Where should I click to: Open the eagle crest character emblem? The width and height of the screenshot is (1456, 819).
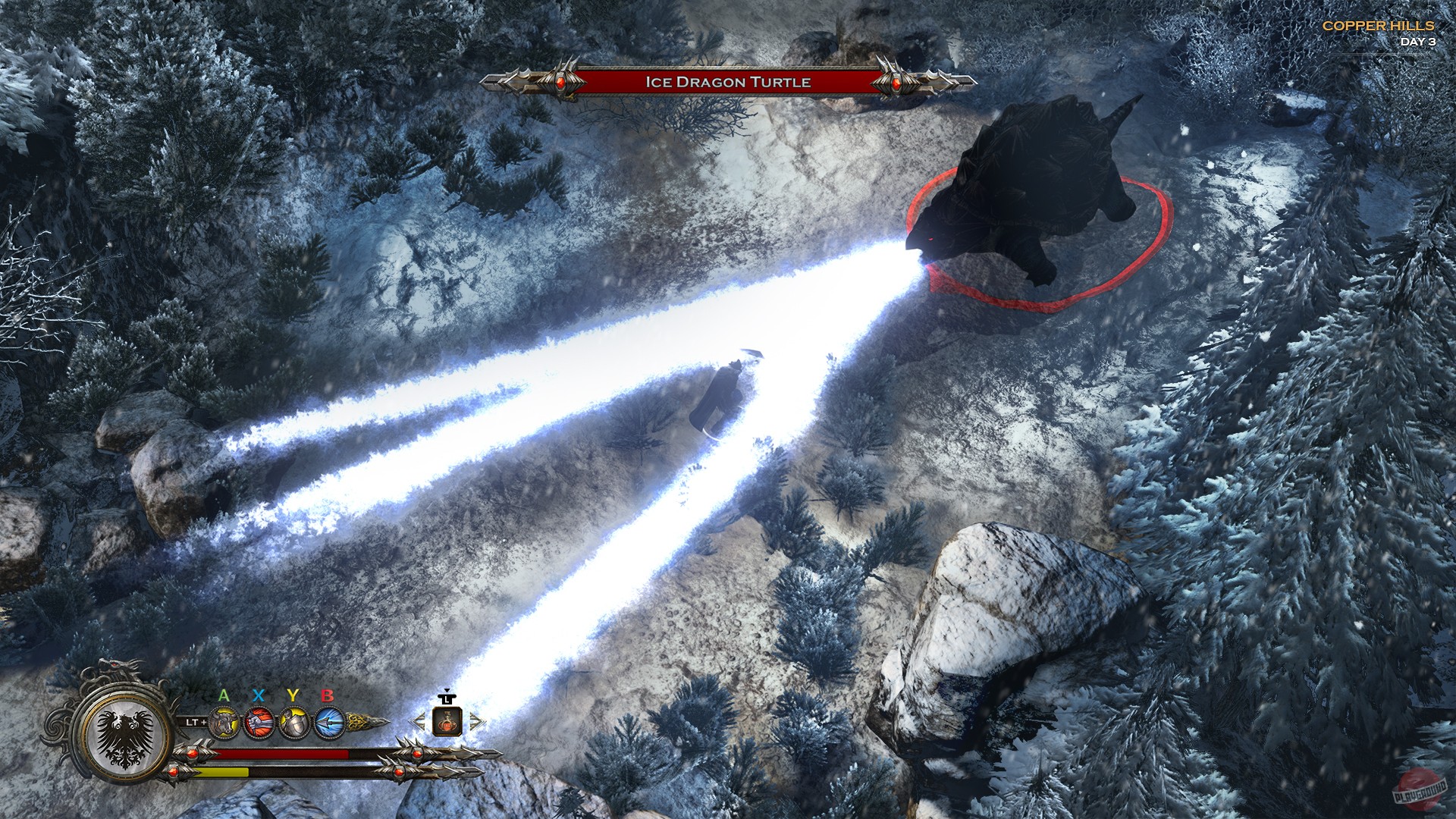124,736
